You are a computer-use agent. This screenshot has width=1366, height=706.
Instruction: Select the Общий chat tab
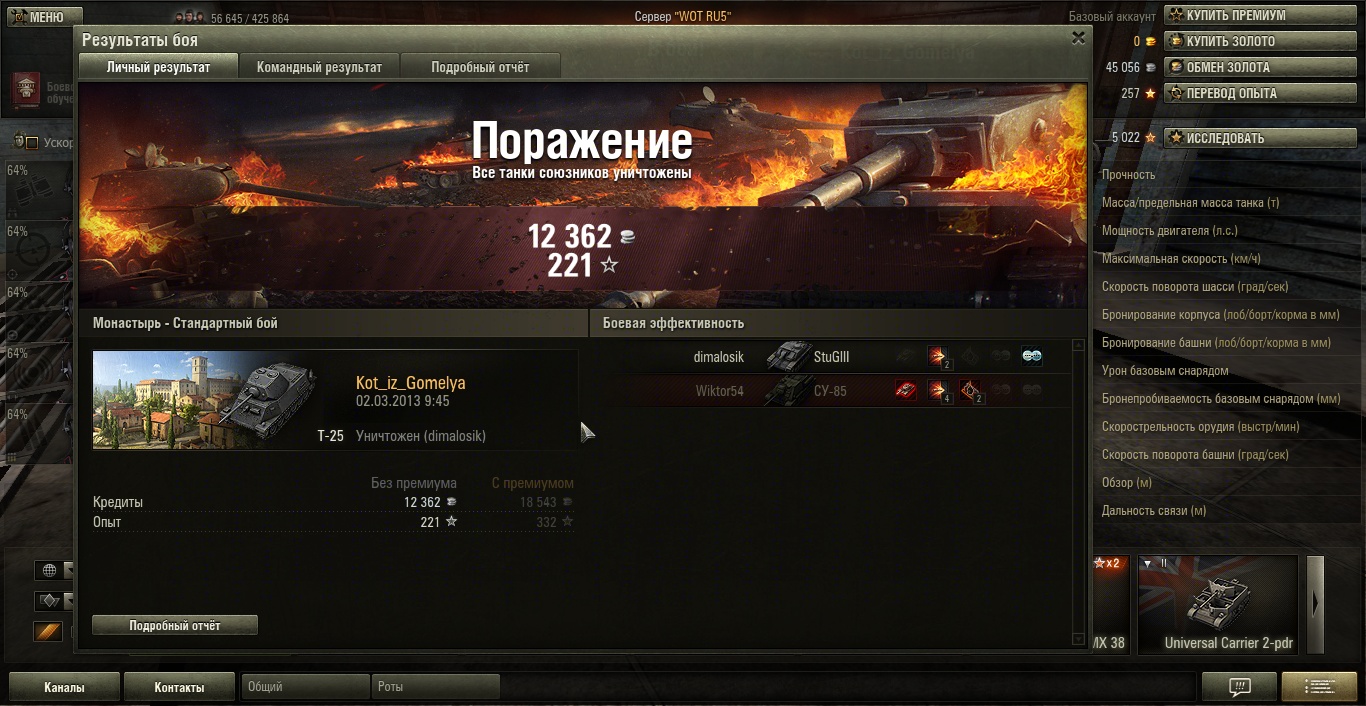[305, 687]
